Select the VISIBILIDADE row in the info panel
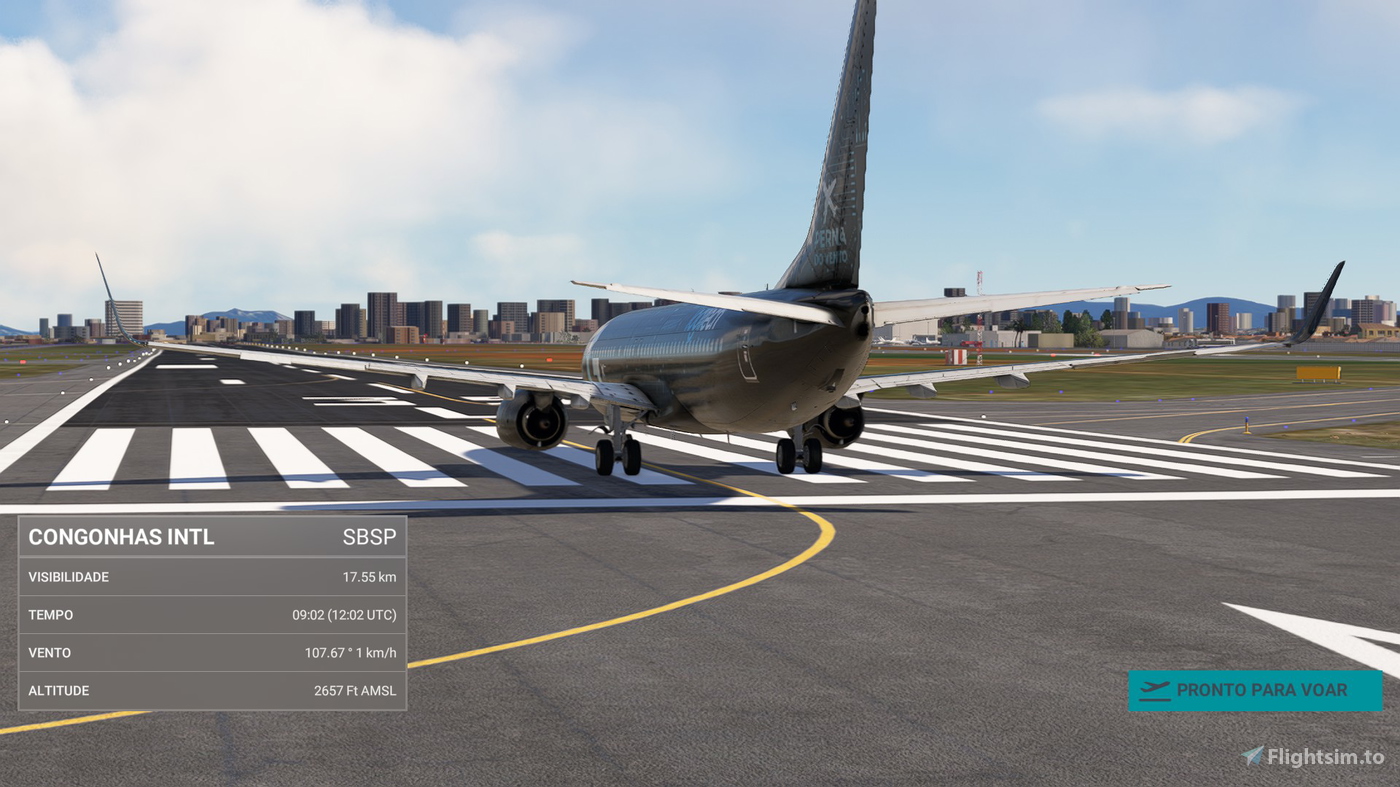Viewport: 1400px width, 787px height. pos(212,576)
